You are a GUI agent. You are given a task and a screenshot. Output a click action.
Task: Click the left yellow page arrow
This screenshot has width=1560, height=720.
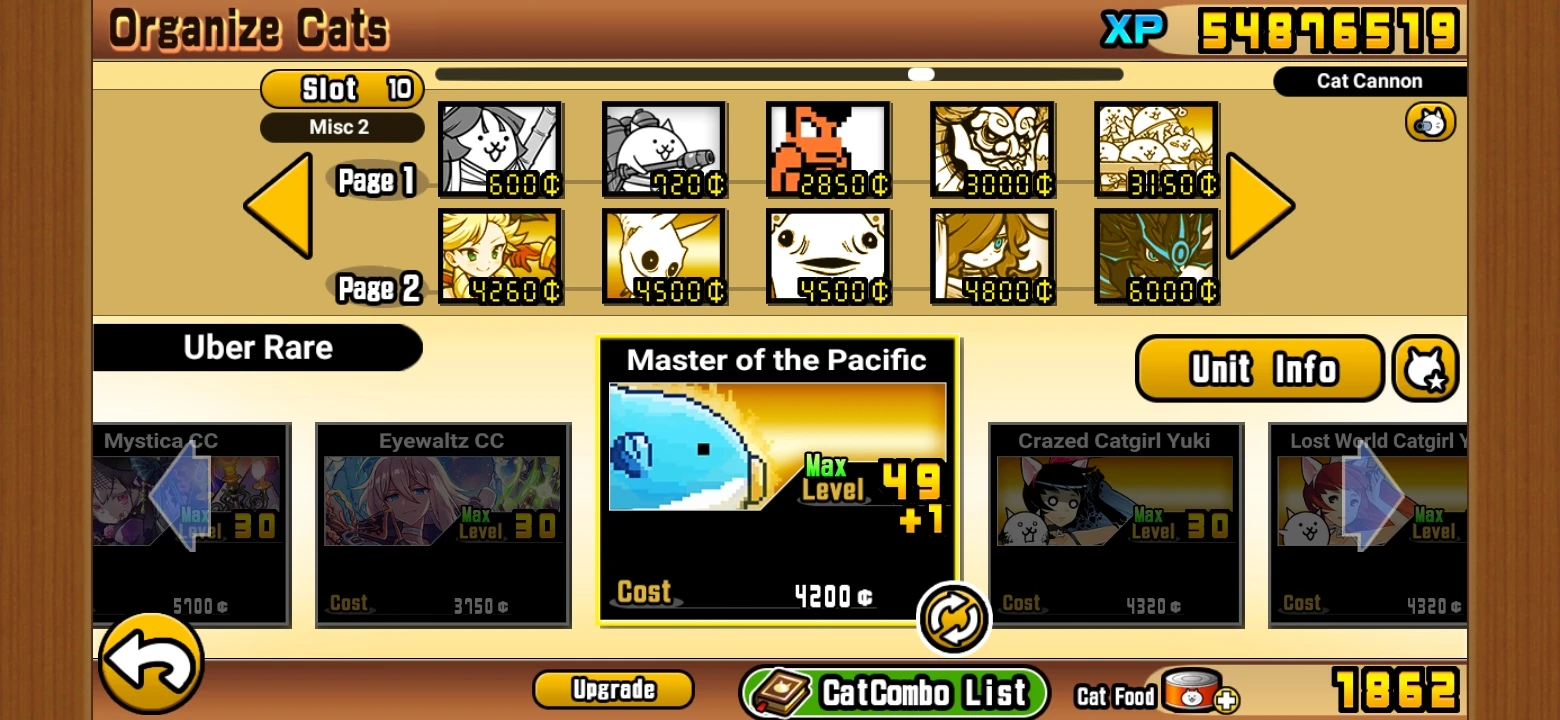[x=280, y=207]
